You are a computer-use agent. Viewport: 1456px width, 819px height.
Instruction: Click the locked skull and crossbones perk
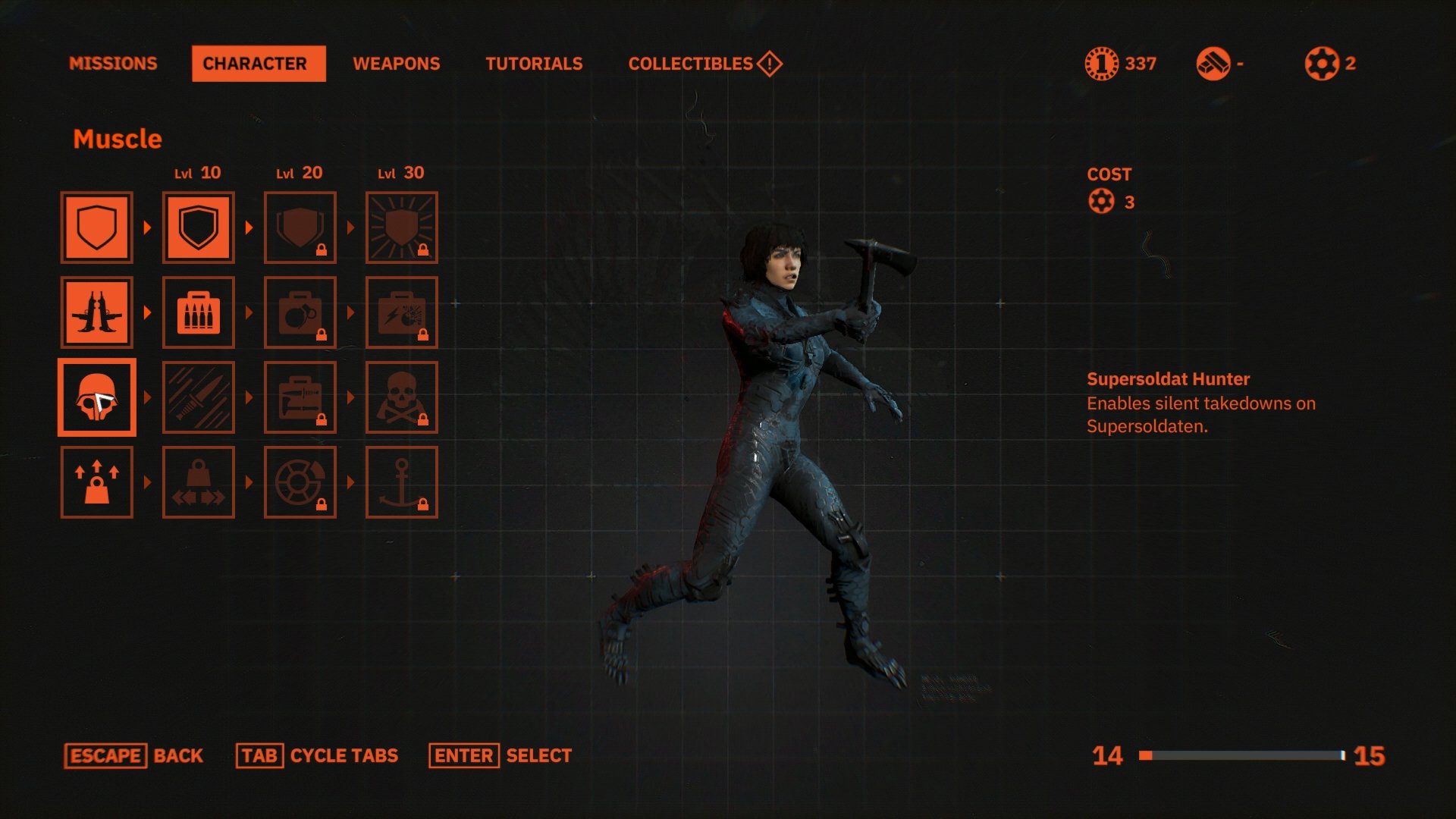pos(402,397)
